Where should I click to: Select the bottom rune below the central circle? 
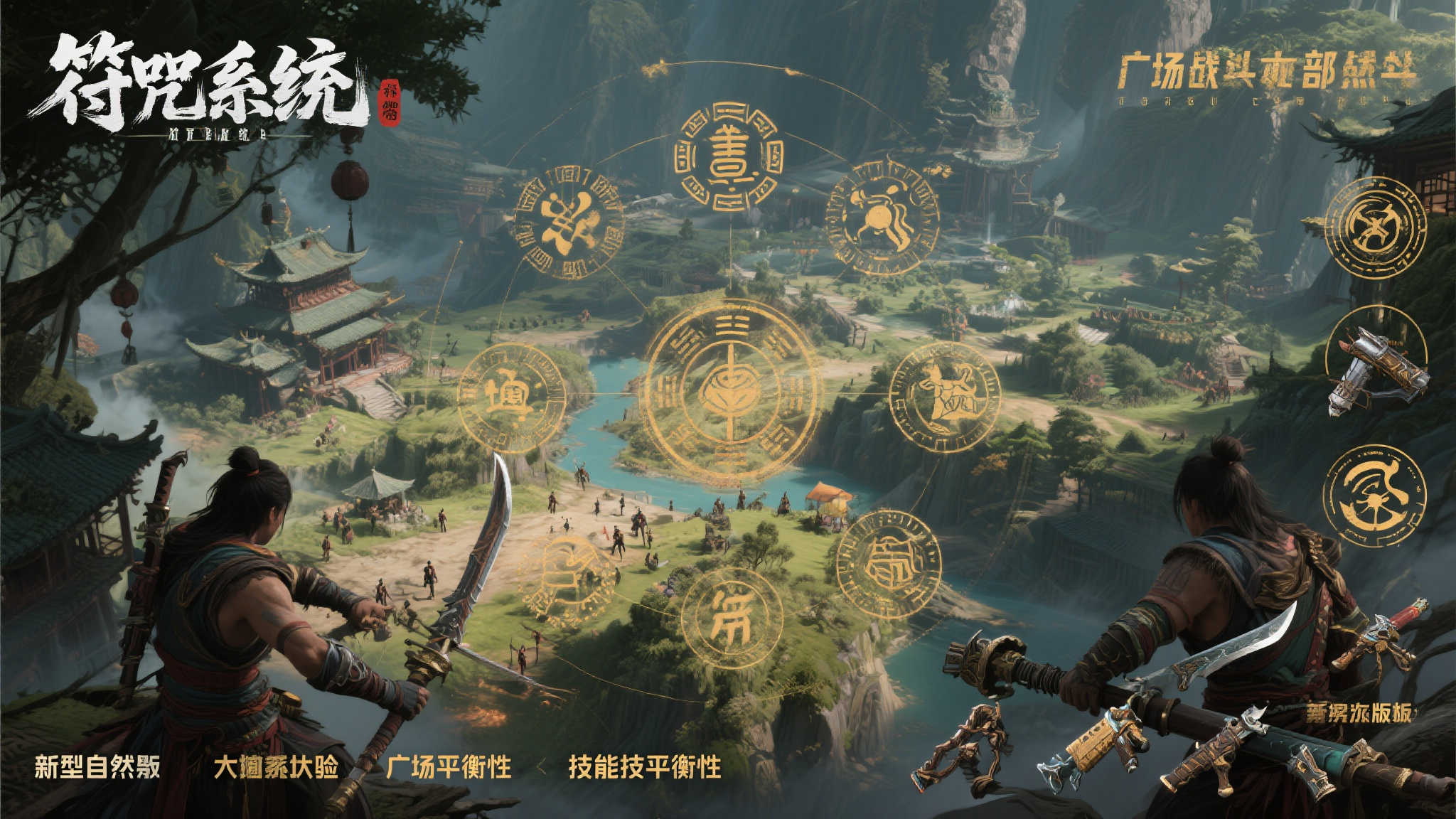tap(732, 619)
